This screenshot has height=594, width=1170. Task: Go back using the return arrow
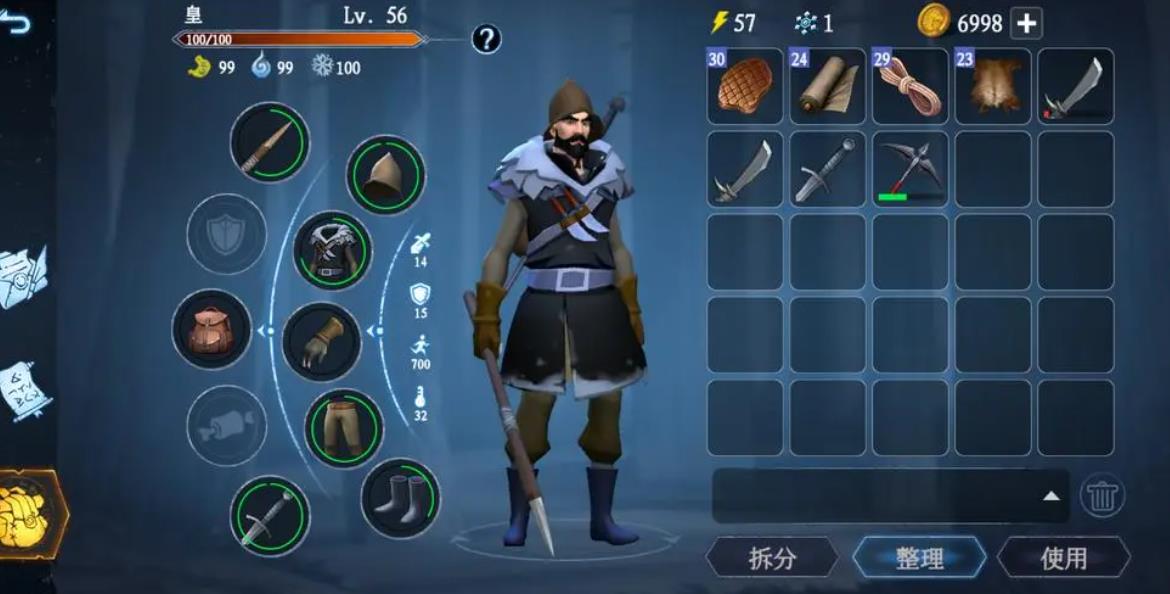[x=15, y=22]
